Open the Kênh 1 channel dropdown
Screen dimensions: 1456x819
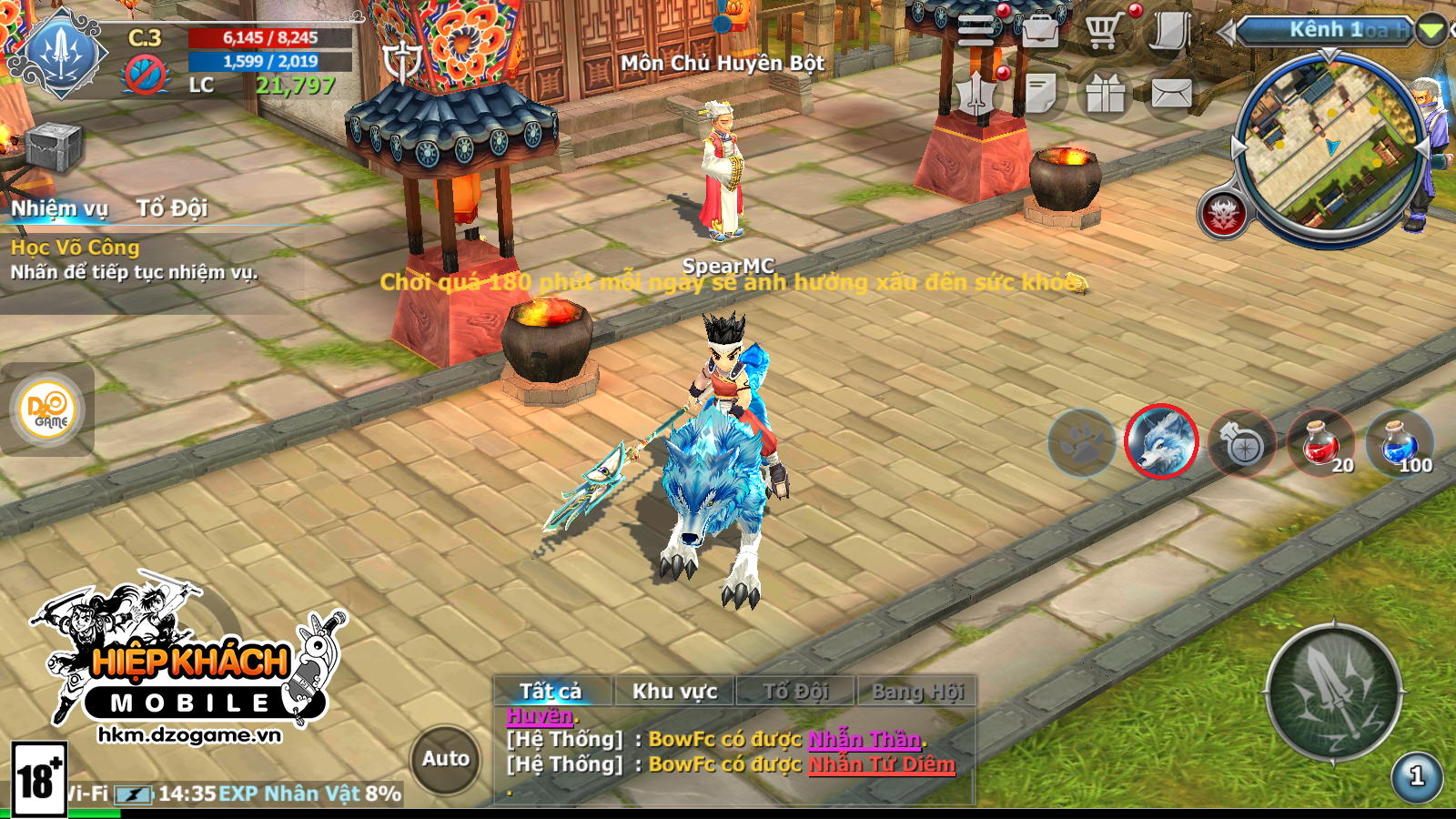pos(1431,31)
